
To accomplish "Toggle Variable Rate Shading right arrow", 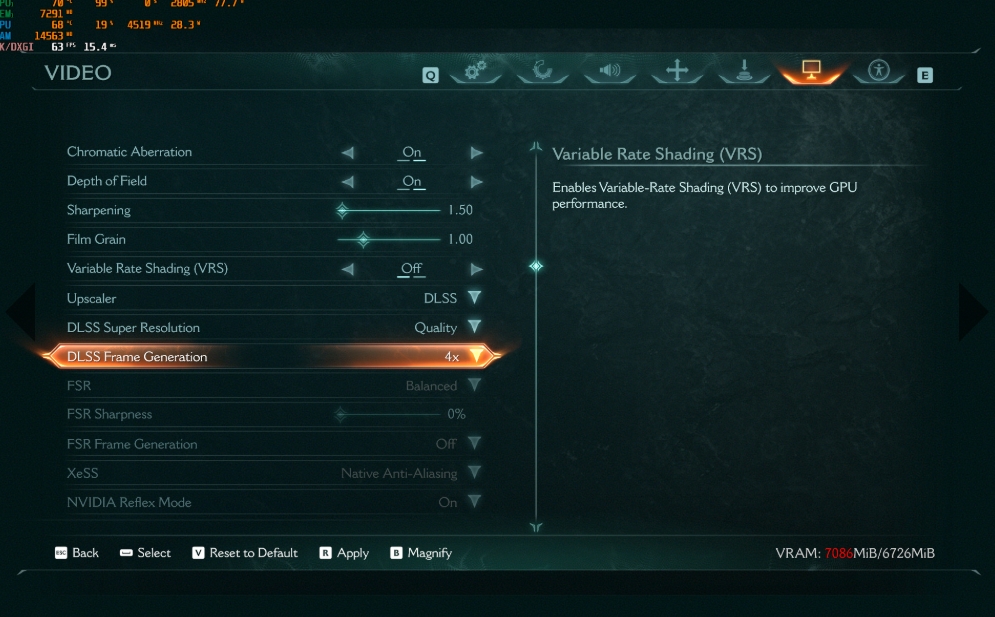I will pyautogui.click(x=477, y=269).
